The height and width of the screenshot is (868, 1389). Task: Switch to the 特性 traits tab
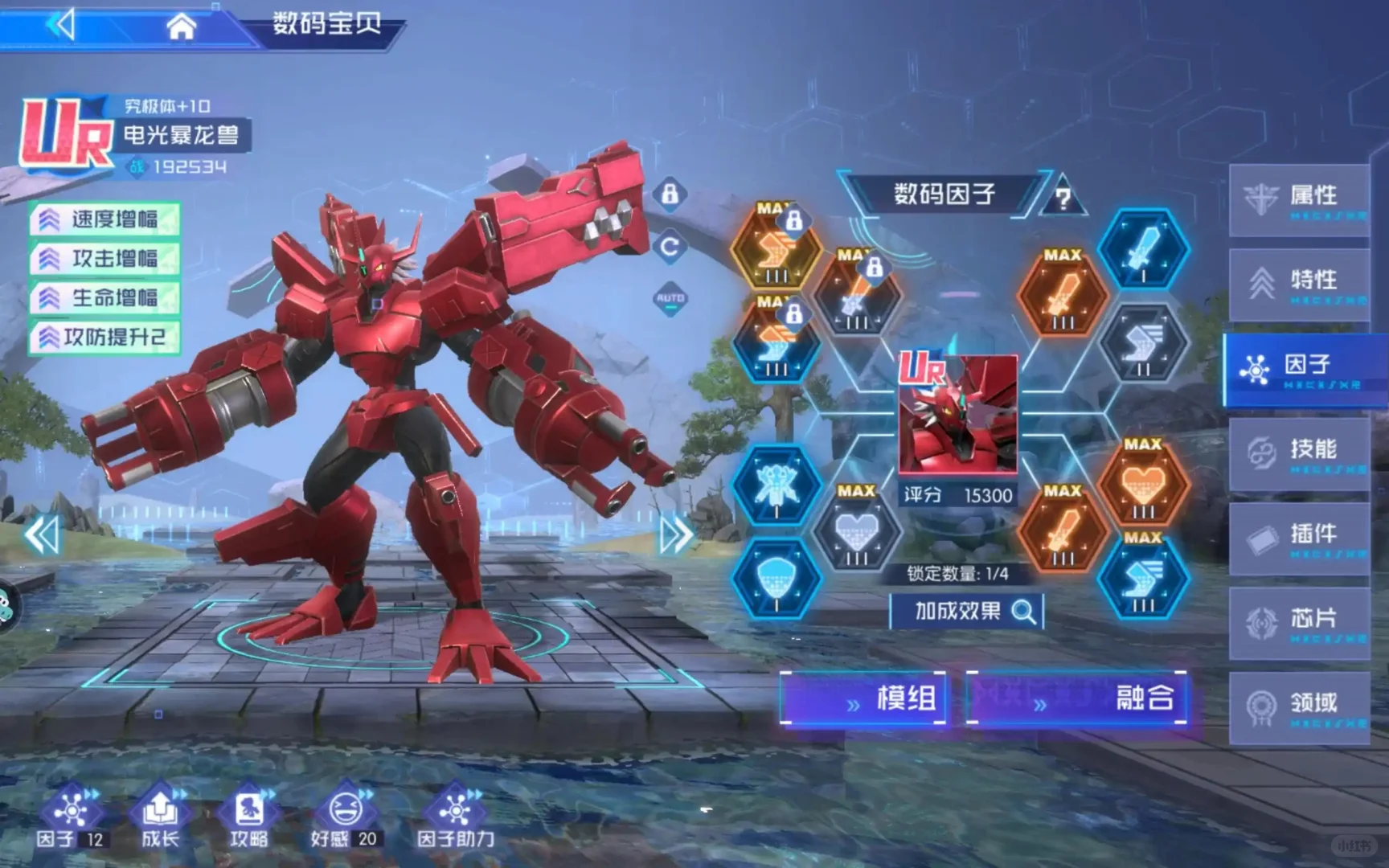coord(1299,284)
